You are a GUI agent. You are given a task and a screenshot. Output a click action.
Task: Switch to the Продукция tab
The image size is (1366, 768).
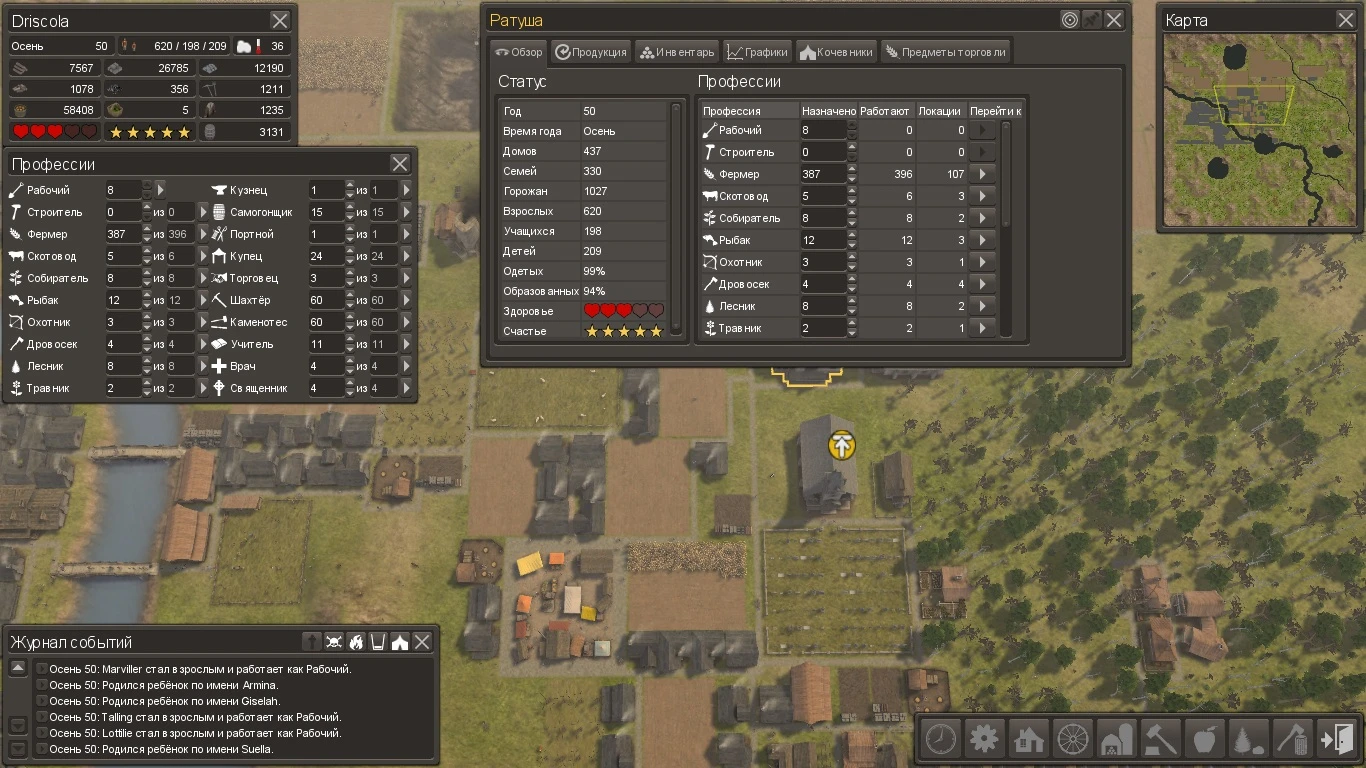click(590, 51)
